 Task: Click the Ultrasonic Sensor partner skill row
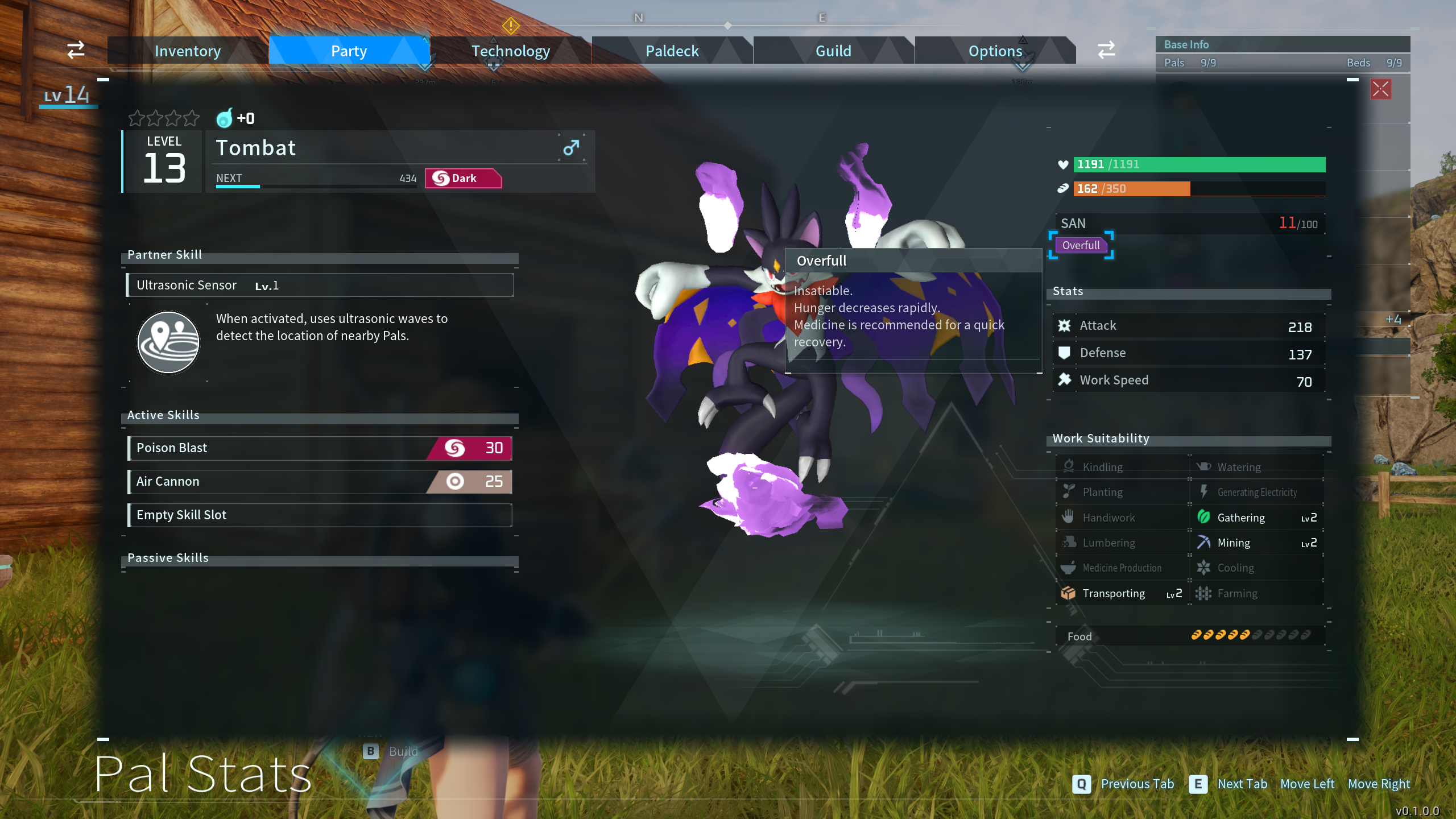pos(320,286)
